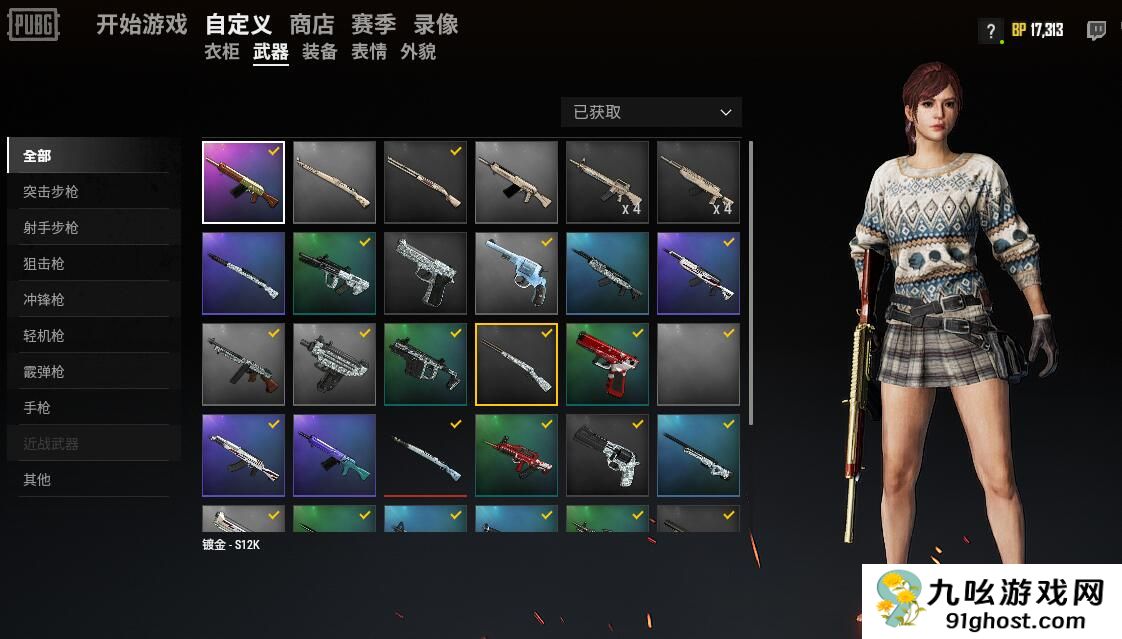Select the red pistol skin thumbnail
This screenshot has height=639, width=1122.
click(607, 364)
